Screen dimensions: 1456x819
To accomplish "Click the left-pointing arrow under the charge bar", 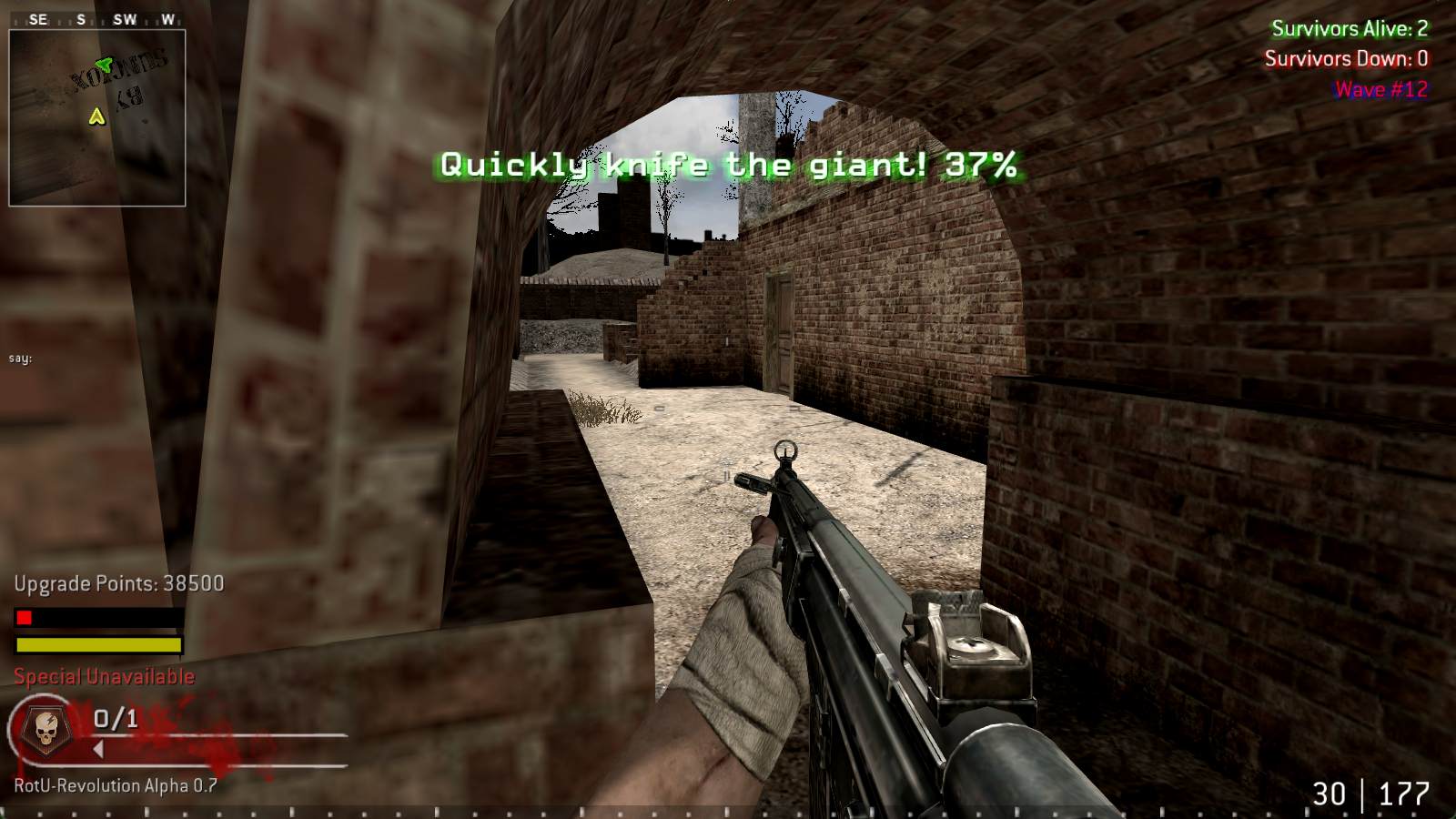I will pos(98,750).
